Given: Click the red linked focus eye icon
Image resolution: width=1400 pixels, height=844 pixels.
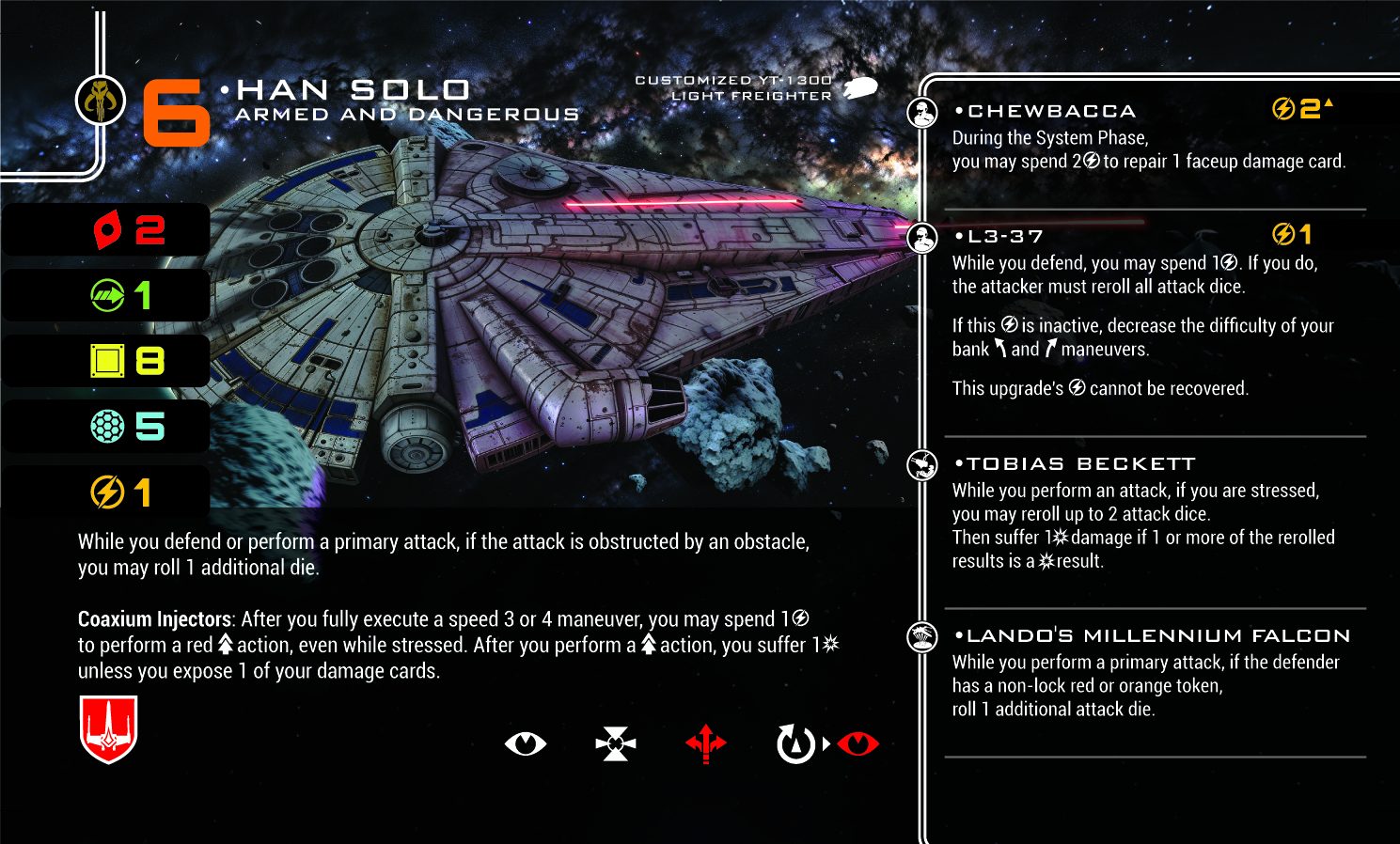Looking at the screenshot, I should pos(857,744).
